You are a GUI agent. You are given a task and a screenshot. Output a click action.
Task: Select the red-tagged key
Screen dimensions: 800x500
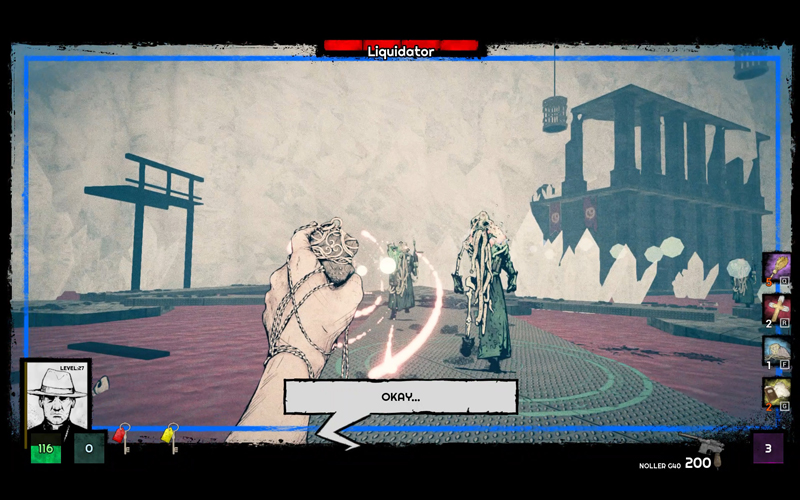tap(123, 438)
